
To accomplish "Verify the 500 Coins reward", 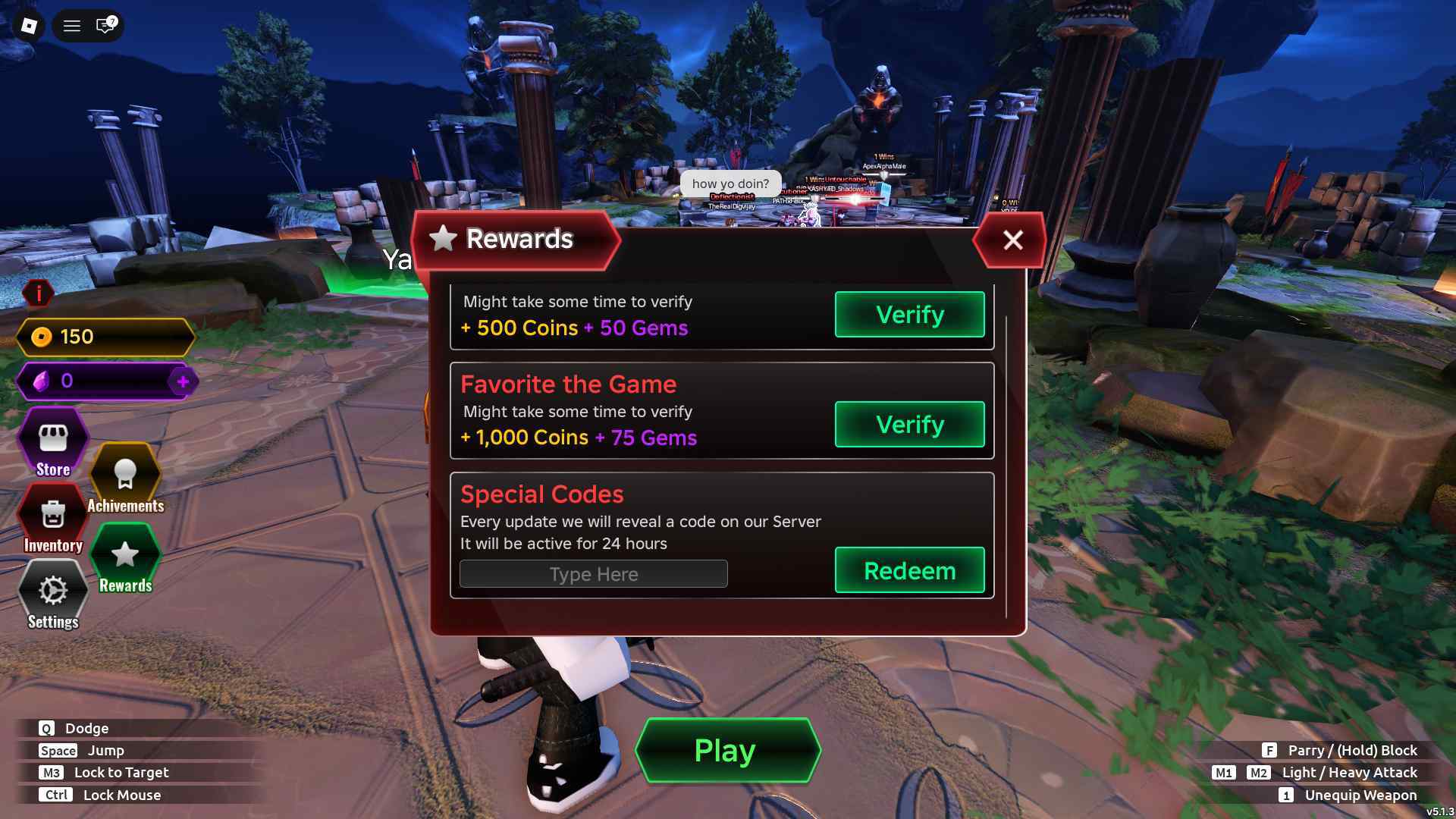I will pos(909,314).
